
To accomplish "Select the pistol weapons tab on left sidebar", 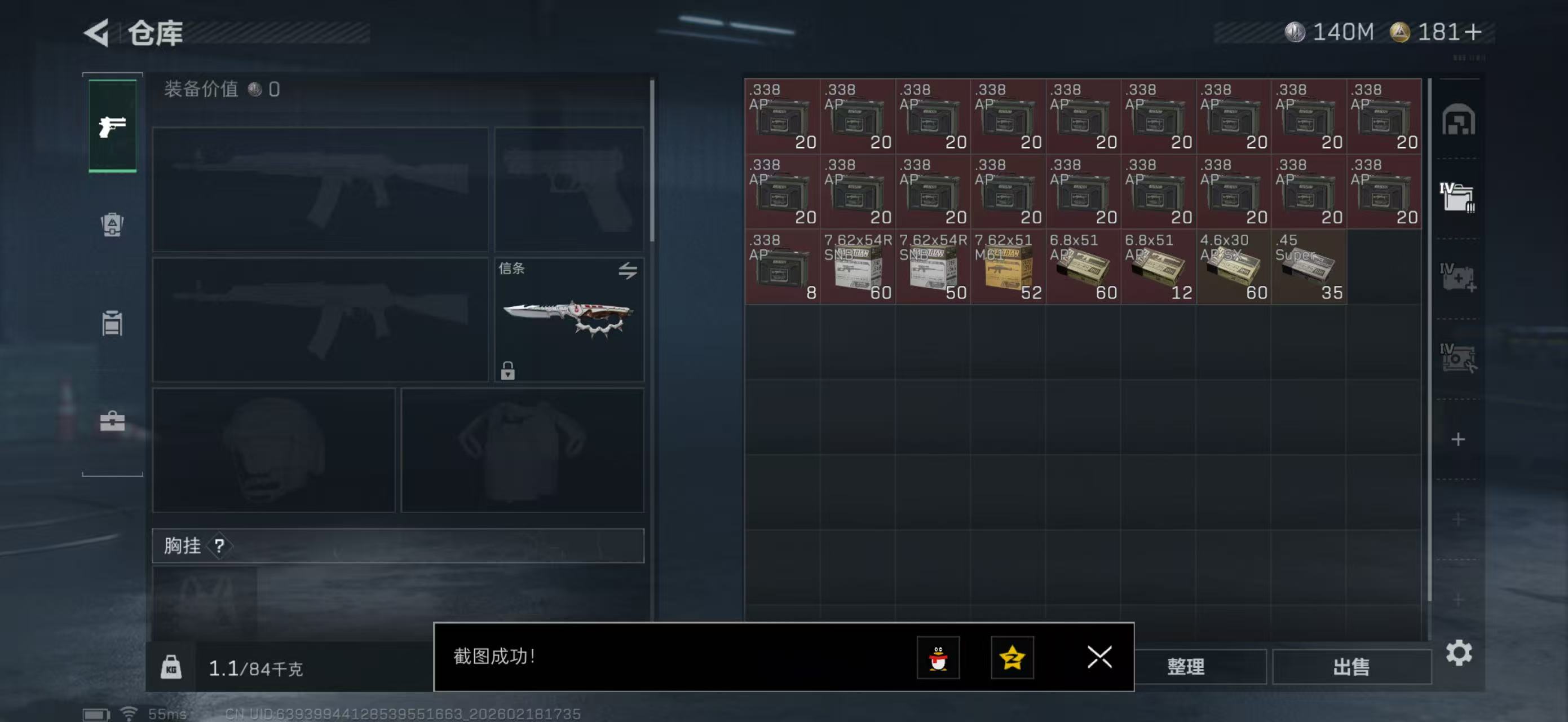I will (112, 126).
